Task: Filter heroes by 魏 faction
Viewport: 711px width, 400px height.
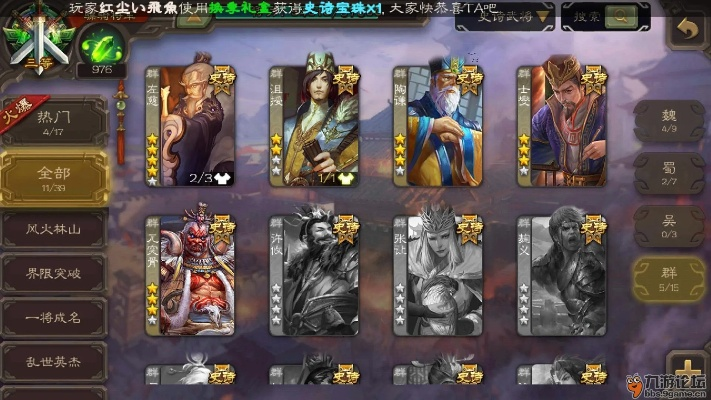Action: [669, 121]
